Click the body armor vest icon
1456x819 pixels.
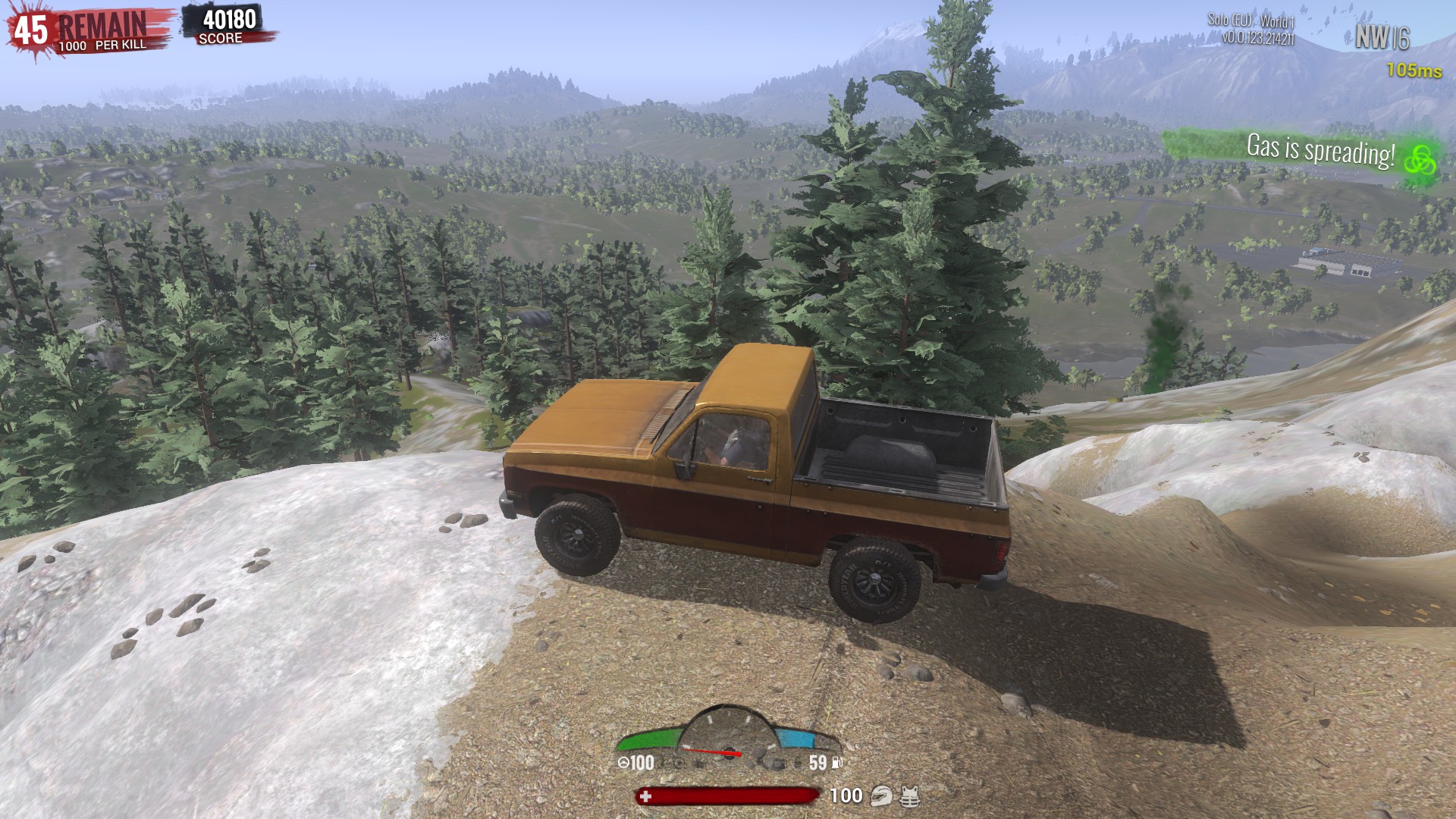pos(910,796)
